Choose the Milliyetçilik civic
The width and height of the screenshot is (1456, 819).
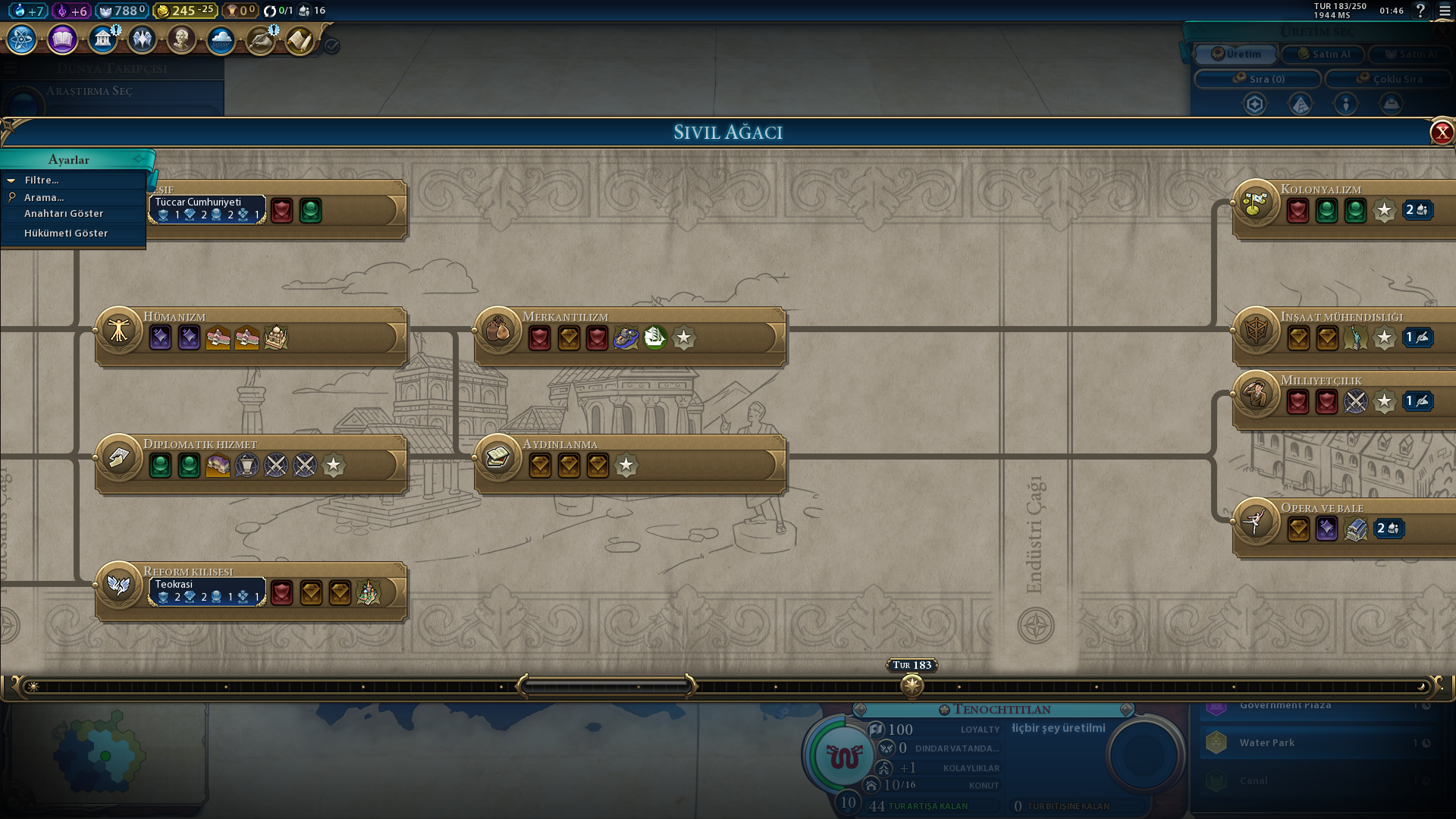tap(1256, 395)
